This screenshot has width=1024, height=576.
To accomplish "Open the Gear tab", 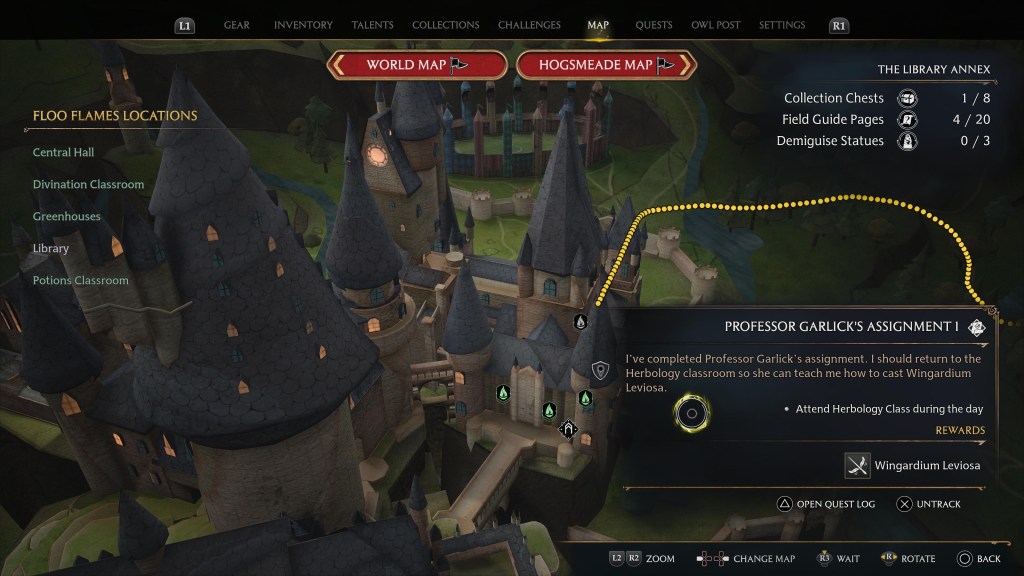I will [x=236, y=25].
